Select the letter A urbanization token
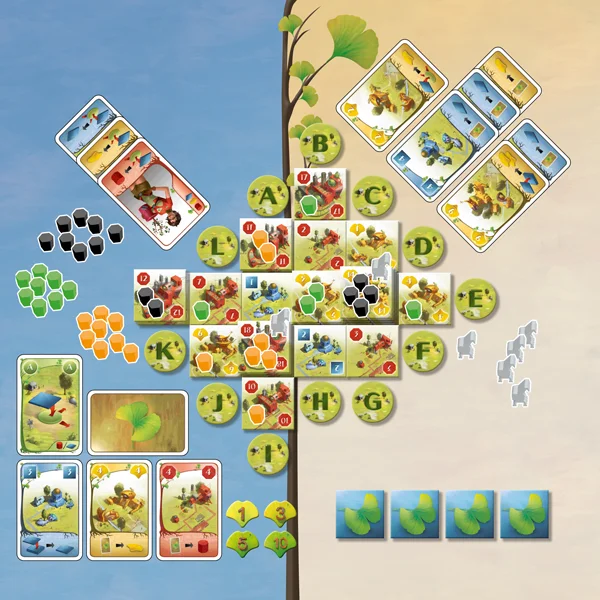 coord(268,196)
